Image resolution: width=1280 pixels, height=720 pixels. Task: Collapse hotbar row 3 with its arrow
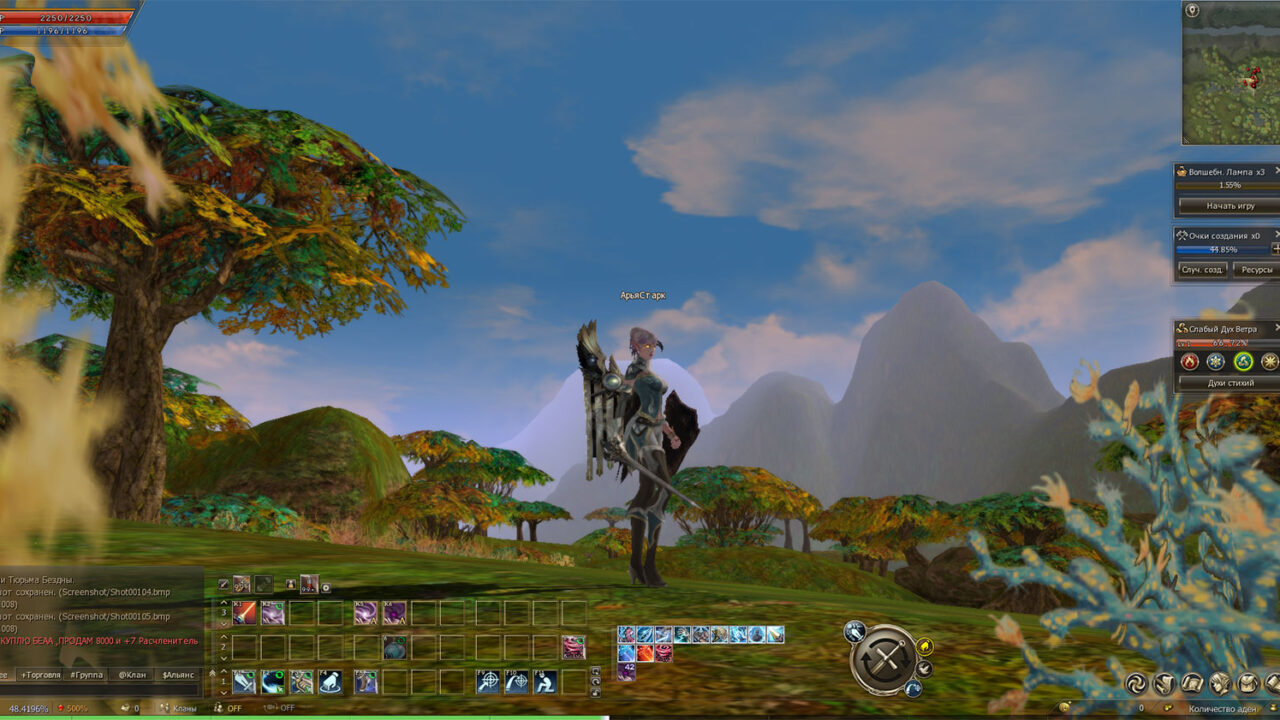pyautogui.click(x=223, y=622)
